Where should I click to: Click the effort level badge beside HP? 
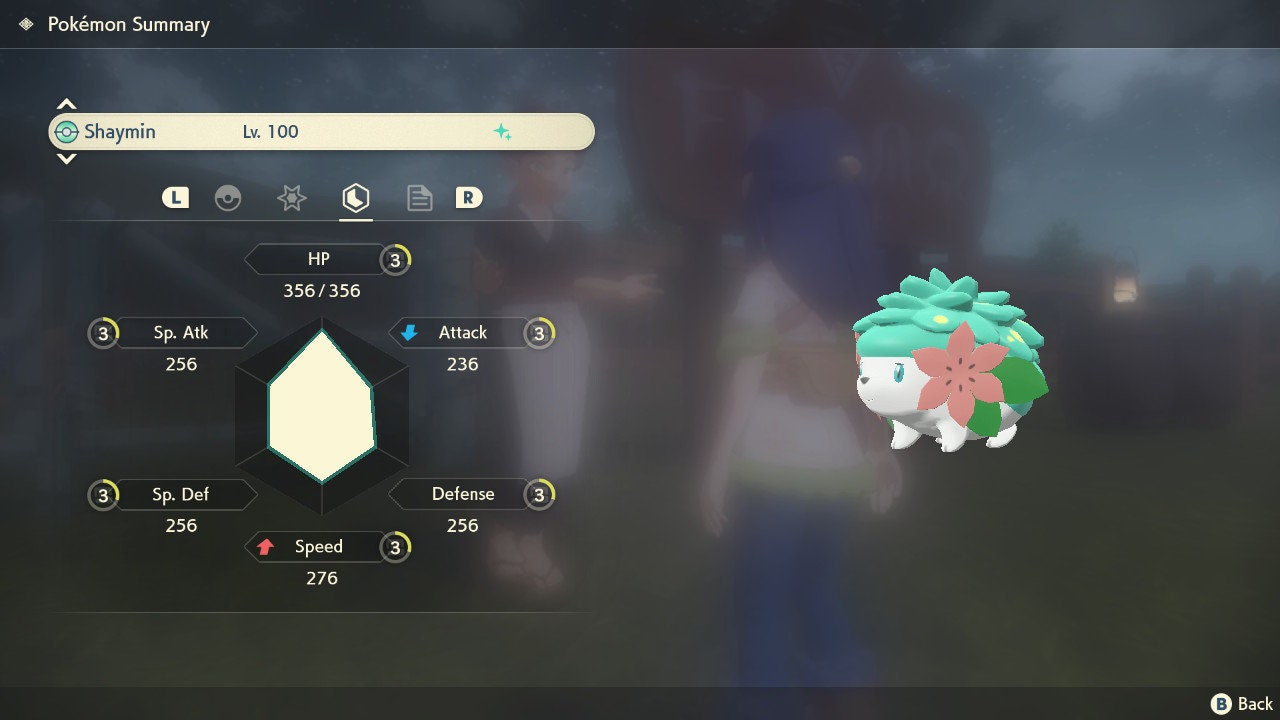pyautogui.click(x=396, y=260)
